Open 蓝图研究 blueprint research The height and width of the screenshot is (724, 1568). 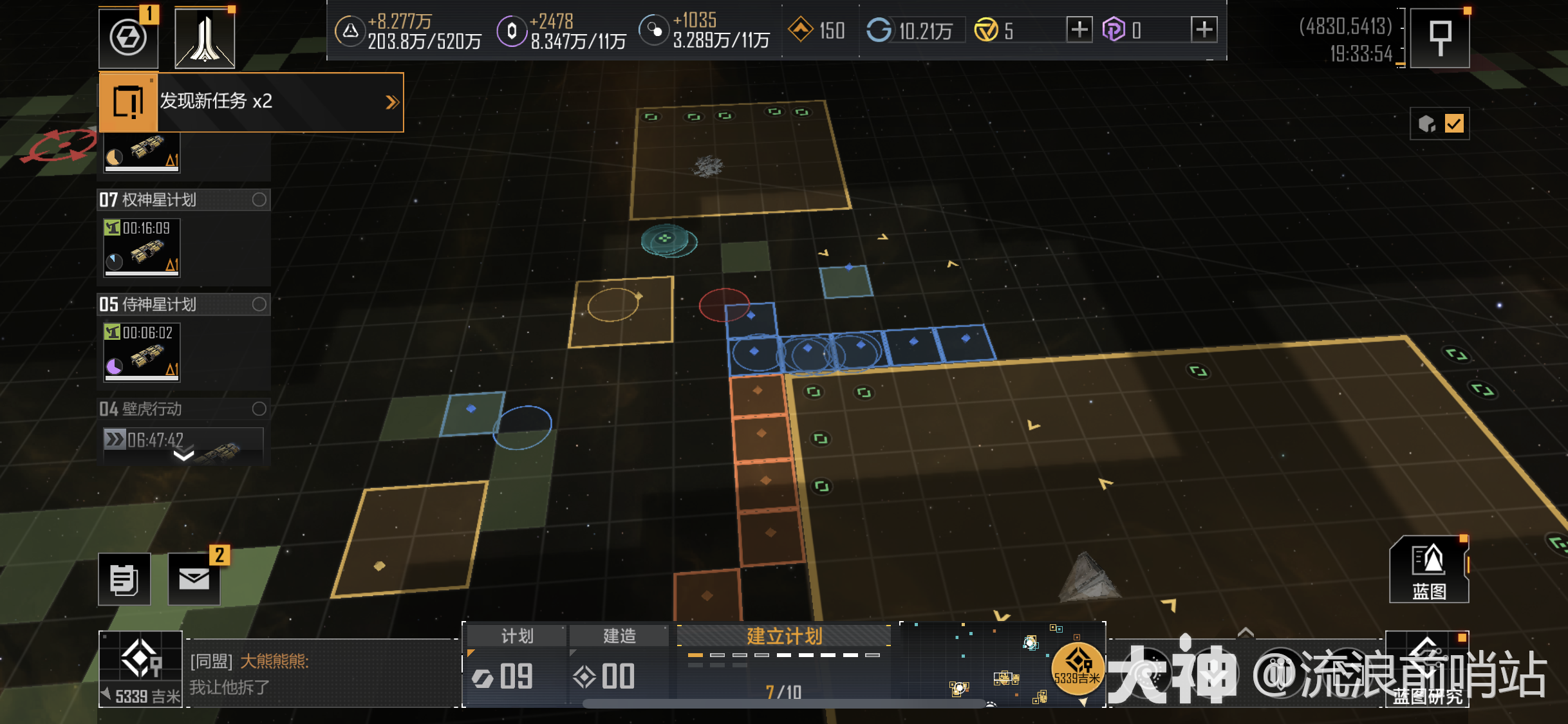1426,671
